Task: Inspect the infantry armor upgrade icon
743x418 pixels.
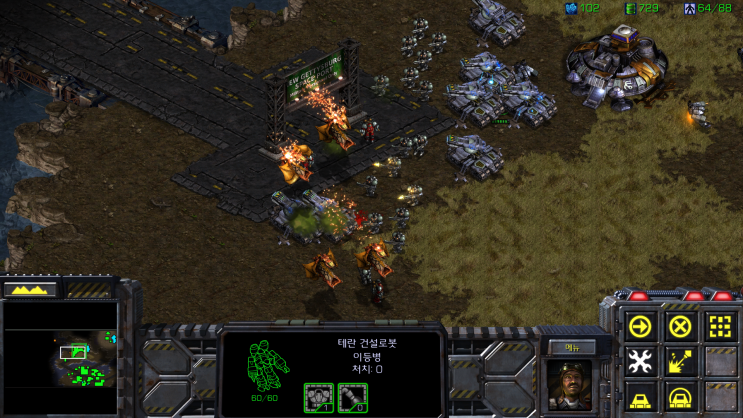Action: 317,395
